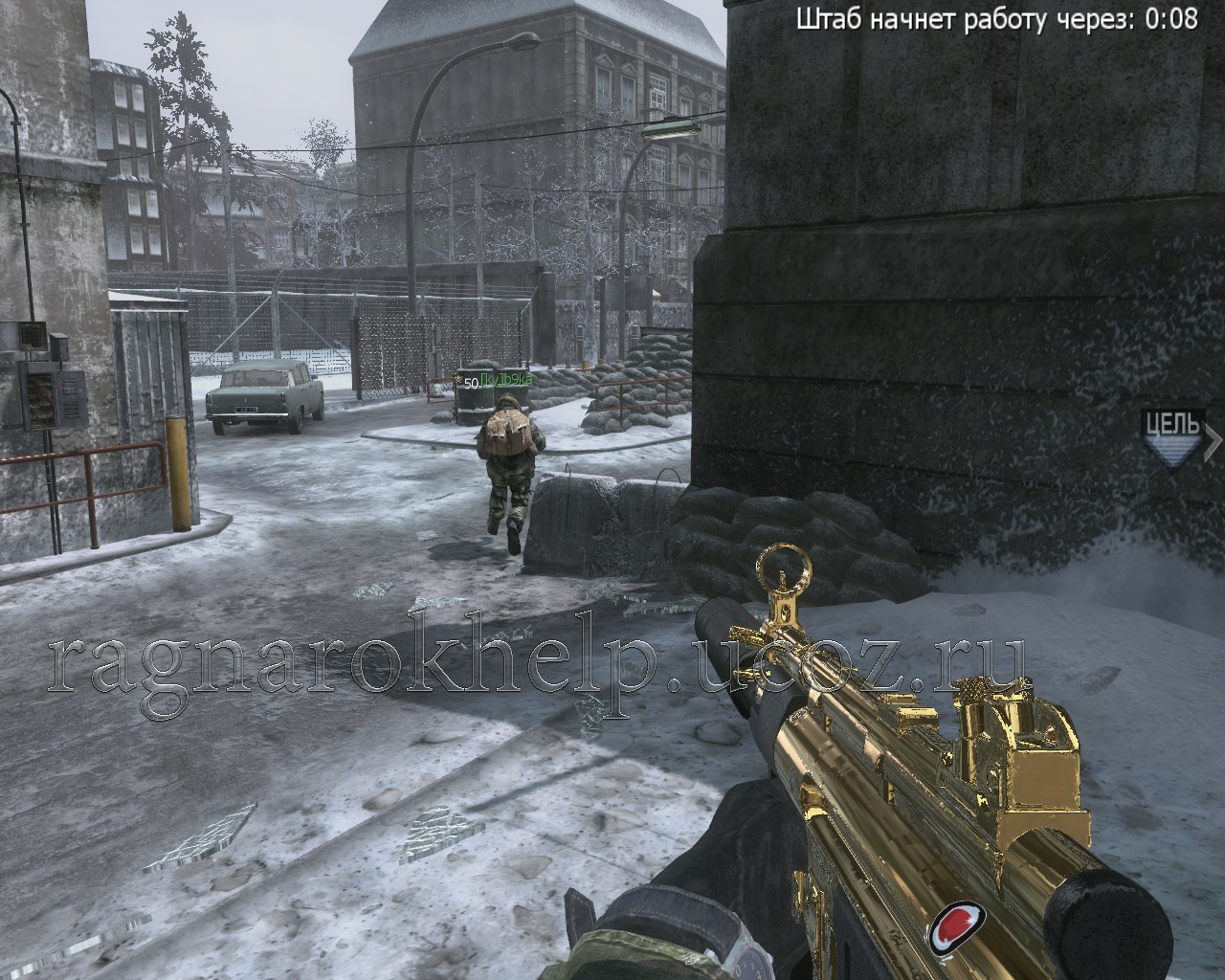Select the red grenade indicator icon
The image size is (1225, 980).
pos(956,925)
